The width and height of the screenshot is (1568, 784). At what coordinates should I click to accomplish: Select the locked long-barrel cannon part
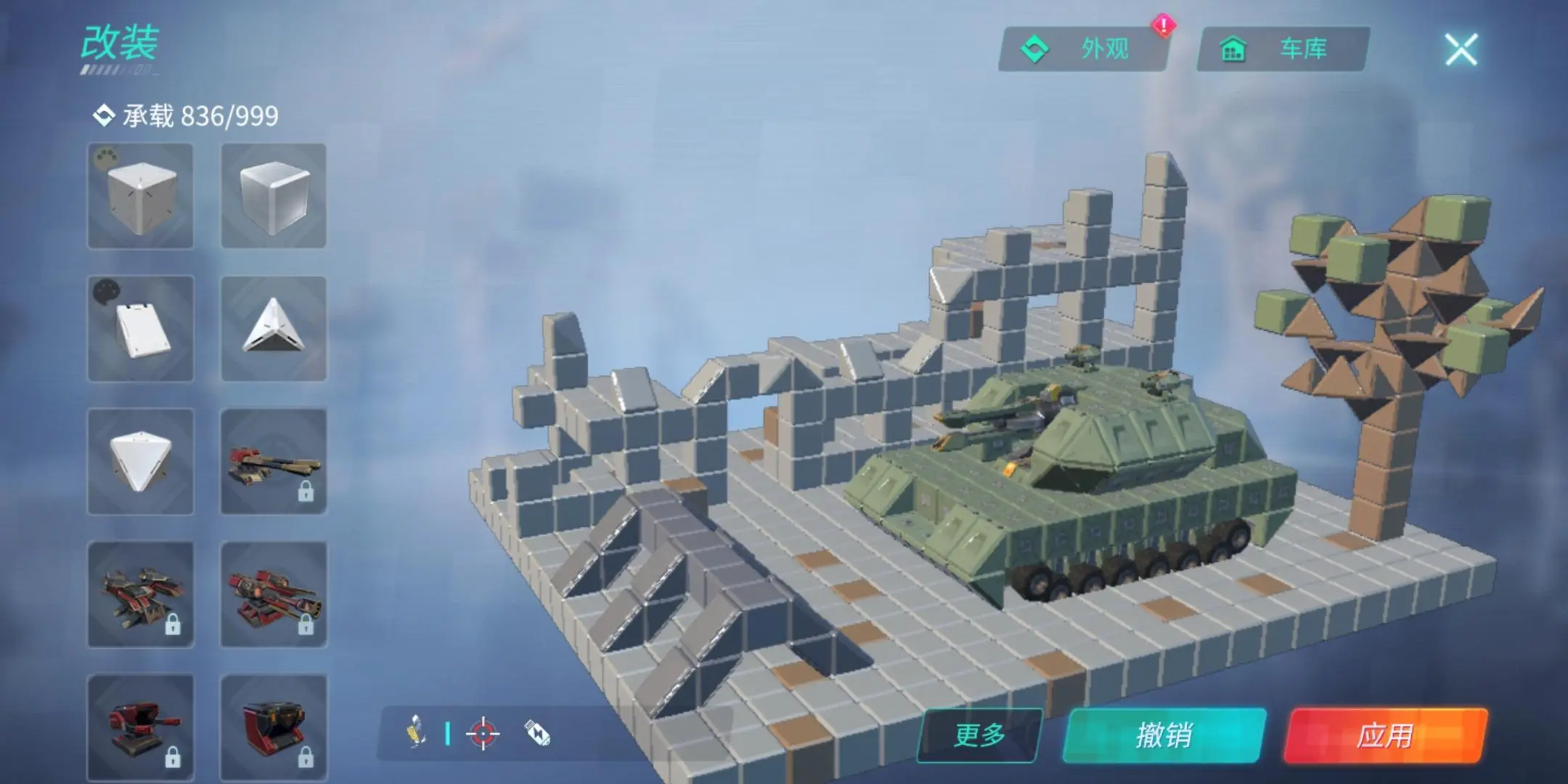[274, 462]
